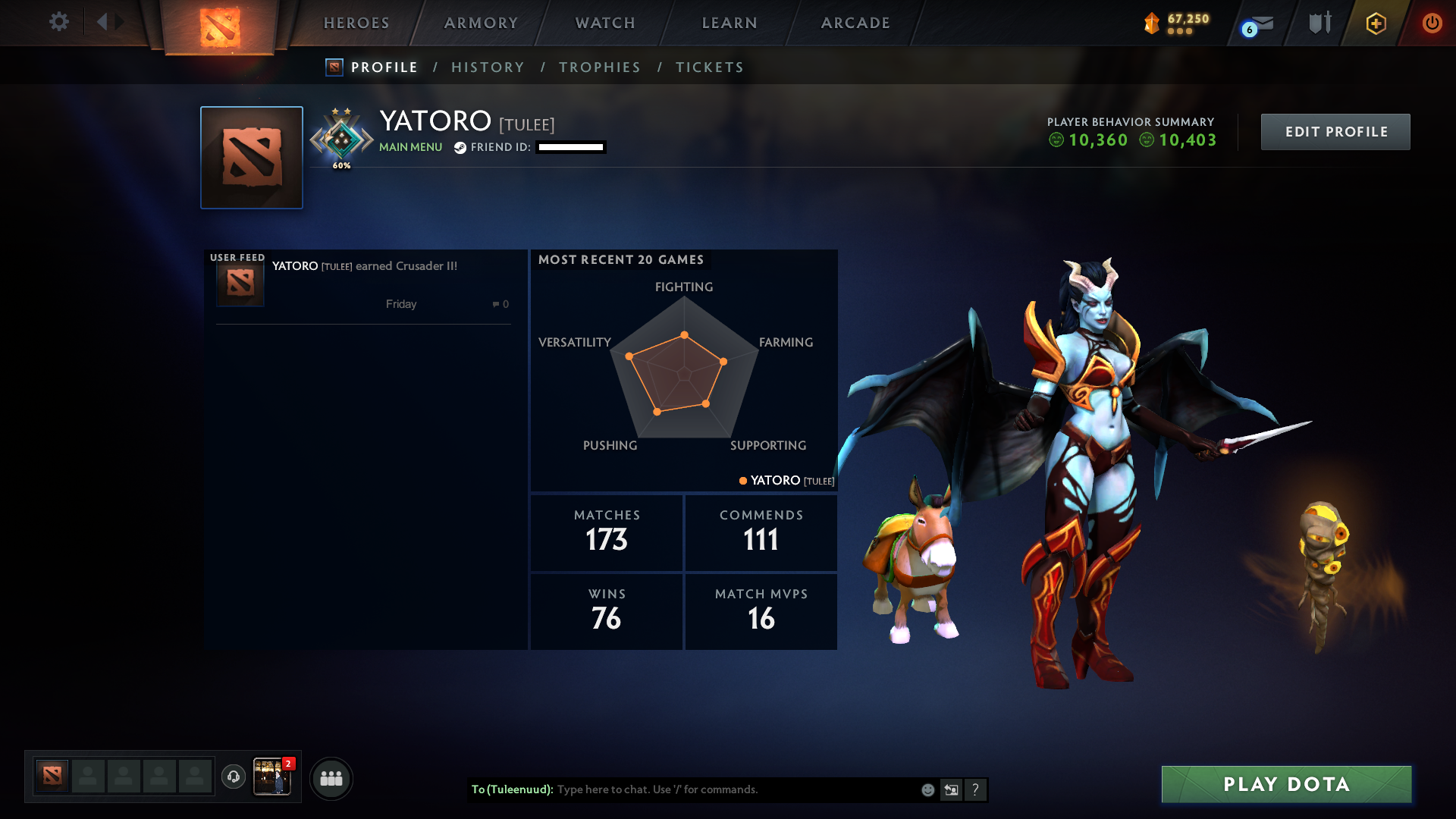The width and height of the screenshot is (1456, 819).
Task: Click the share-to-friend icon next to chat
Action: click(951, 789)
